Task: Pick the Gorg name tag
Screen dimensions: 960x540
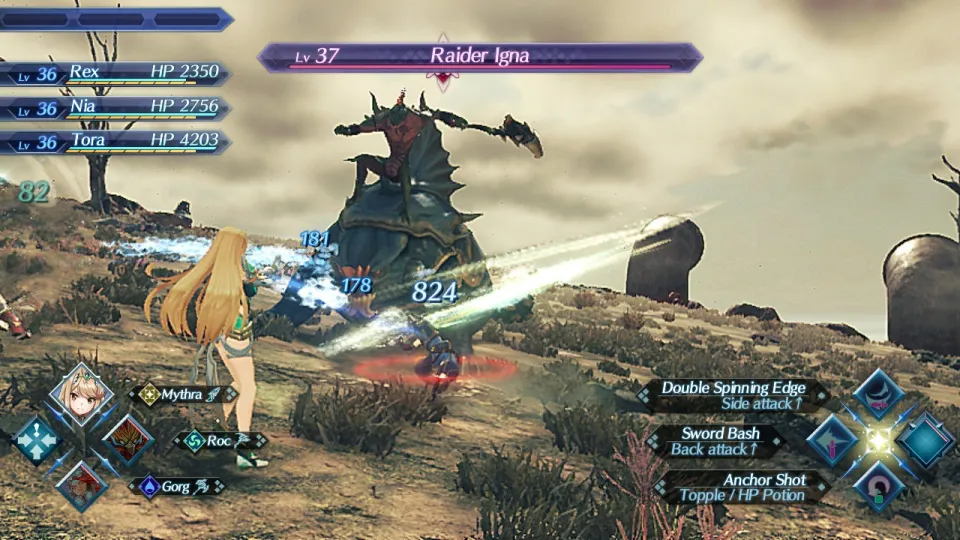Action: [x=176, y=486]
